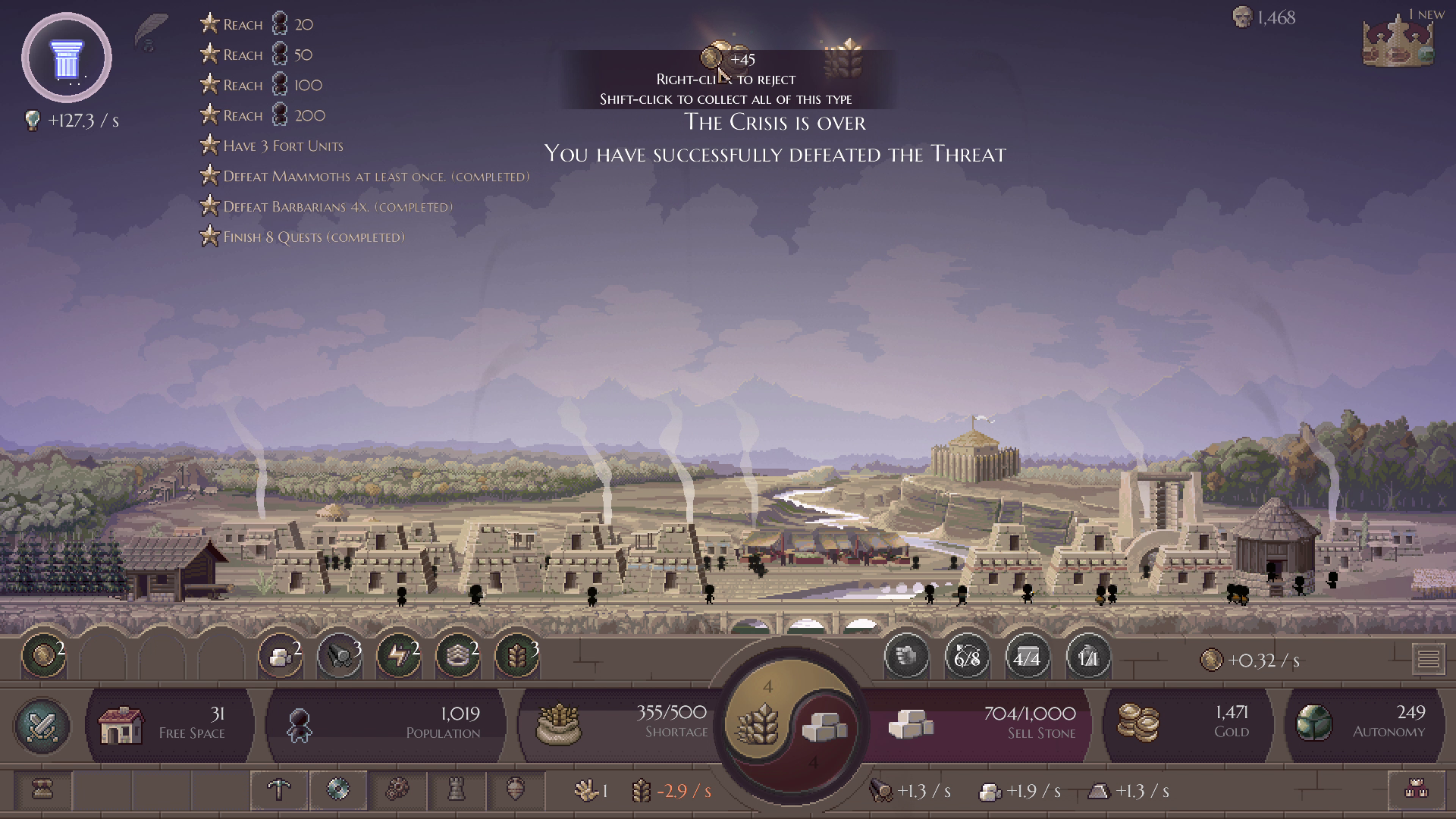Switch to the rook tower tab
Screen dimensions: 1456x819
pos(456,790)
